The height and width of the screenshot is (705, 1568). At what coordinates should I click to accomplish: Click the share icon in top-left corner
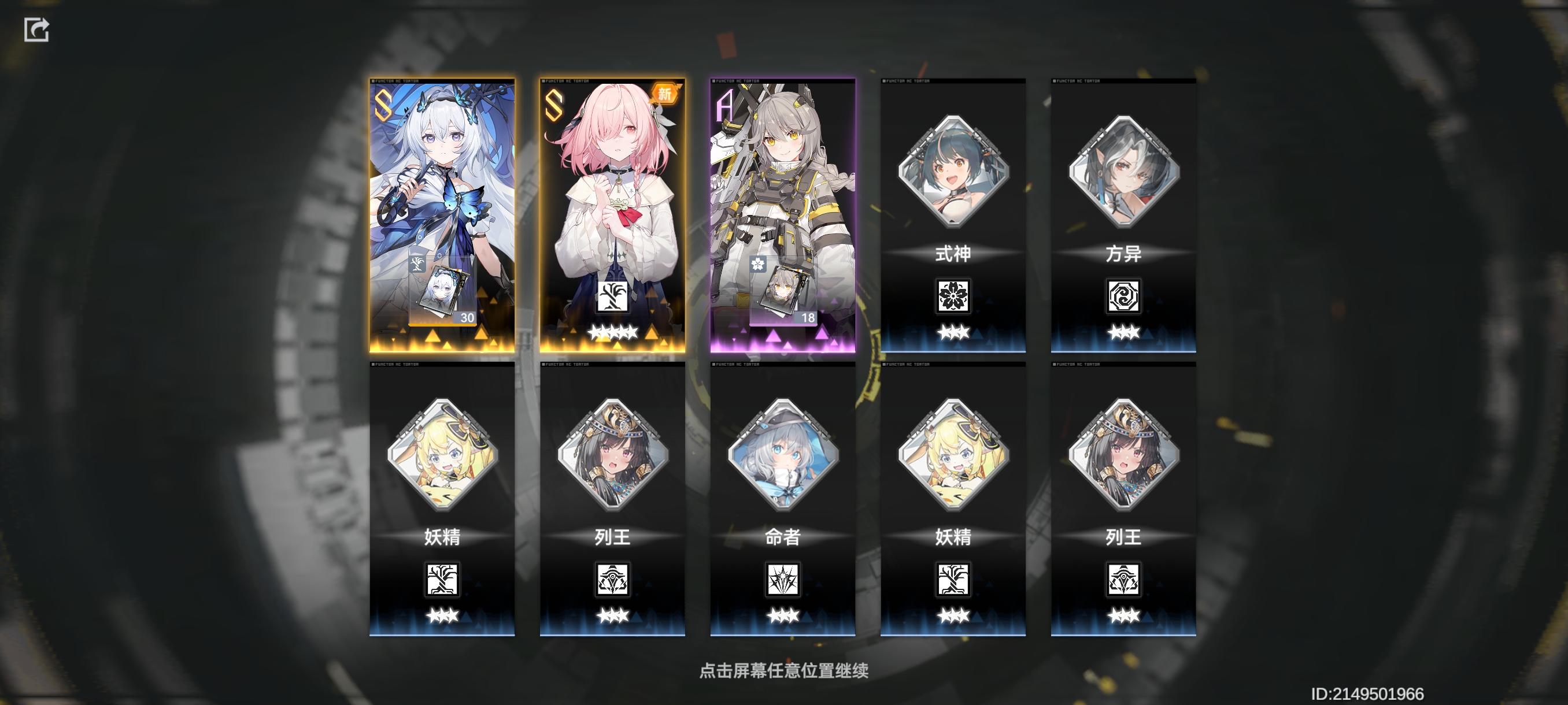pyautogui.click(x=36, y=29)
